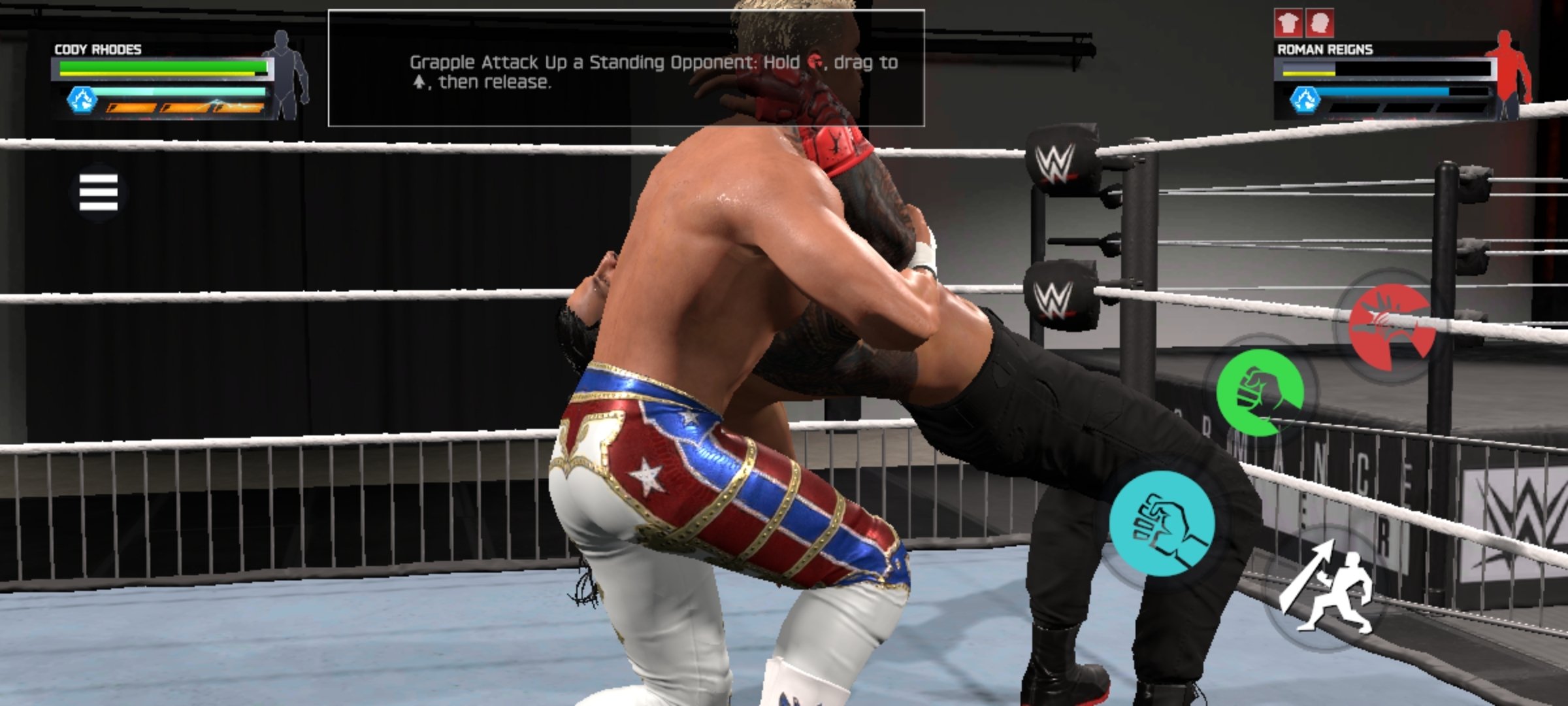
Task: Tap the cyan fist light attack button
Action: (x=1162, y=524)
